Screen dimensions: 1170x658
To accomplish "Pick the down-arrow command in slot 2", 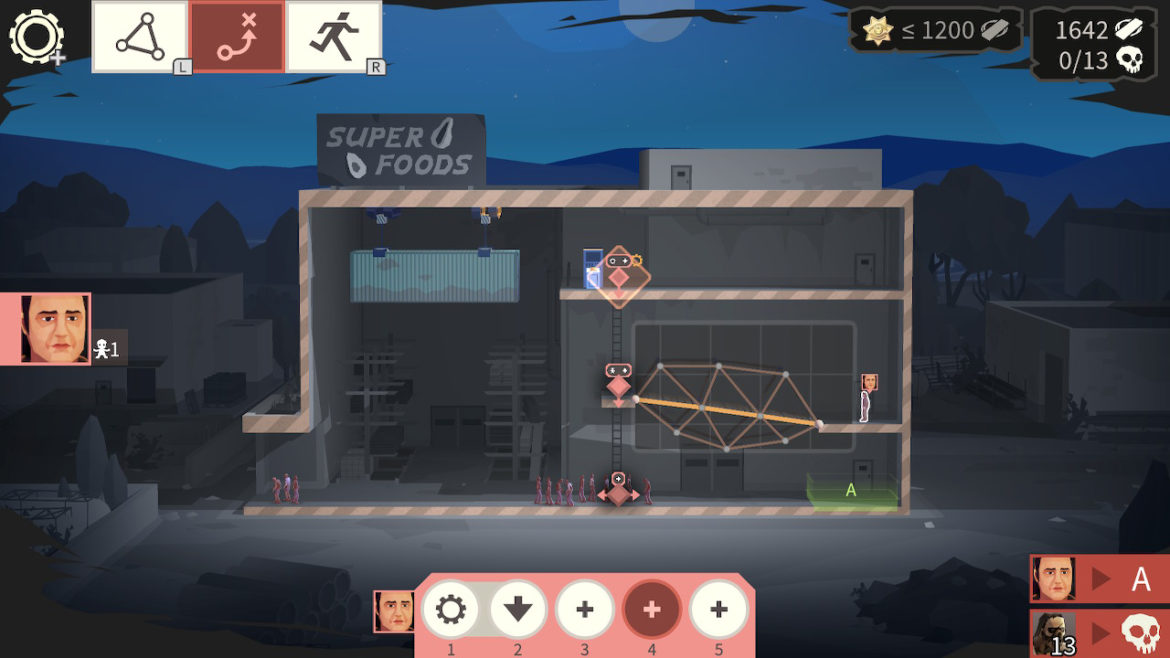I will [518, 609].
